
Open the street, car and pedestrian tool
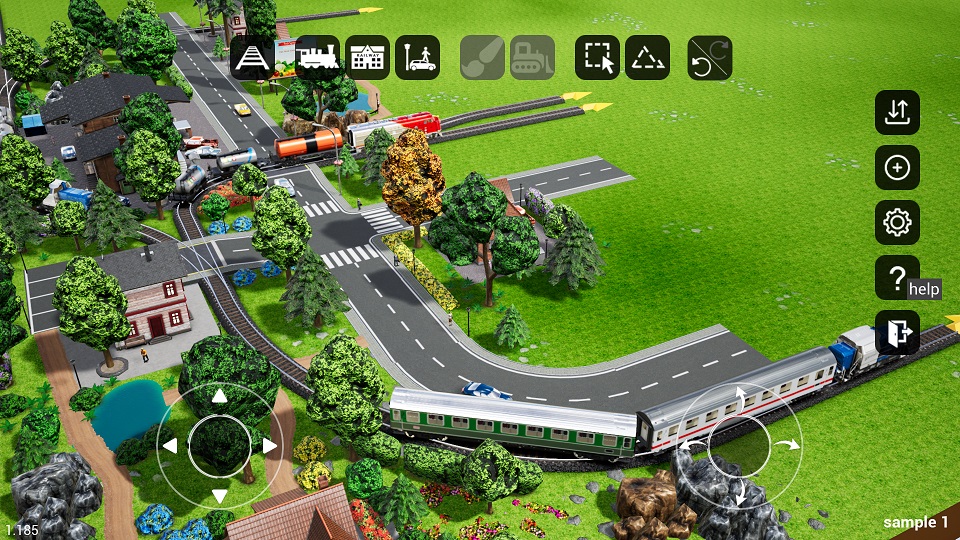tap(418, 58)
